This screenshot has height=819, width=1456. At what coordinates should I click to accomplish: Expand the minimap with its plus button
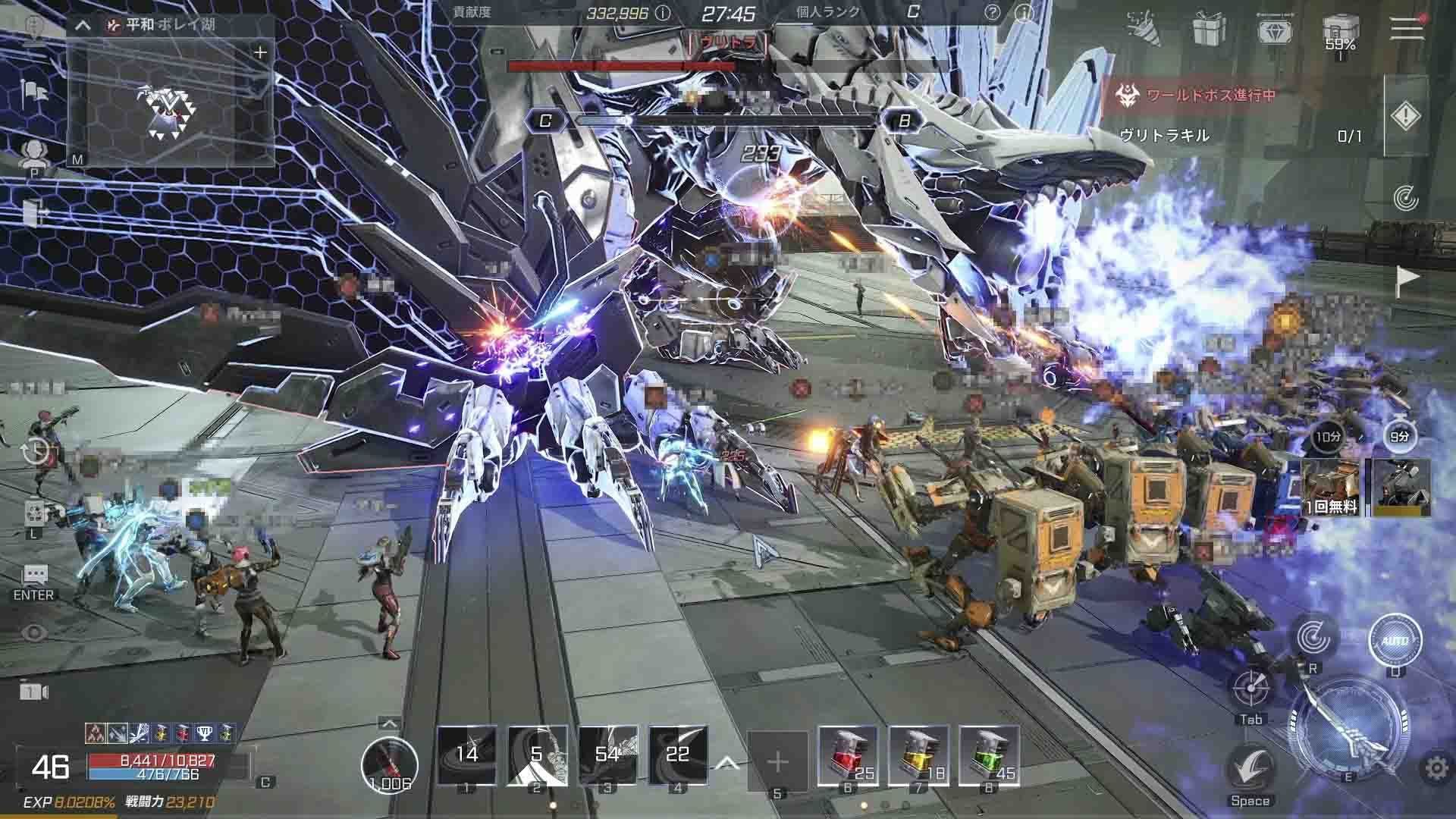tap(260, 52)
